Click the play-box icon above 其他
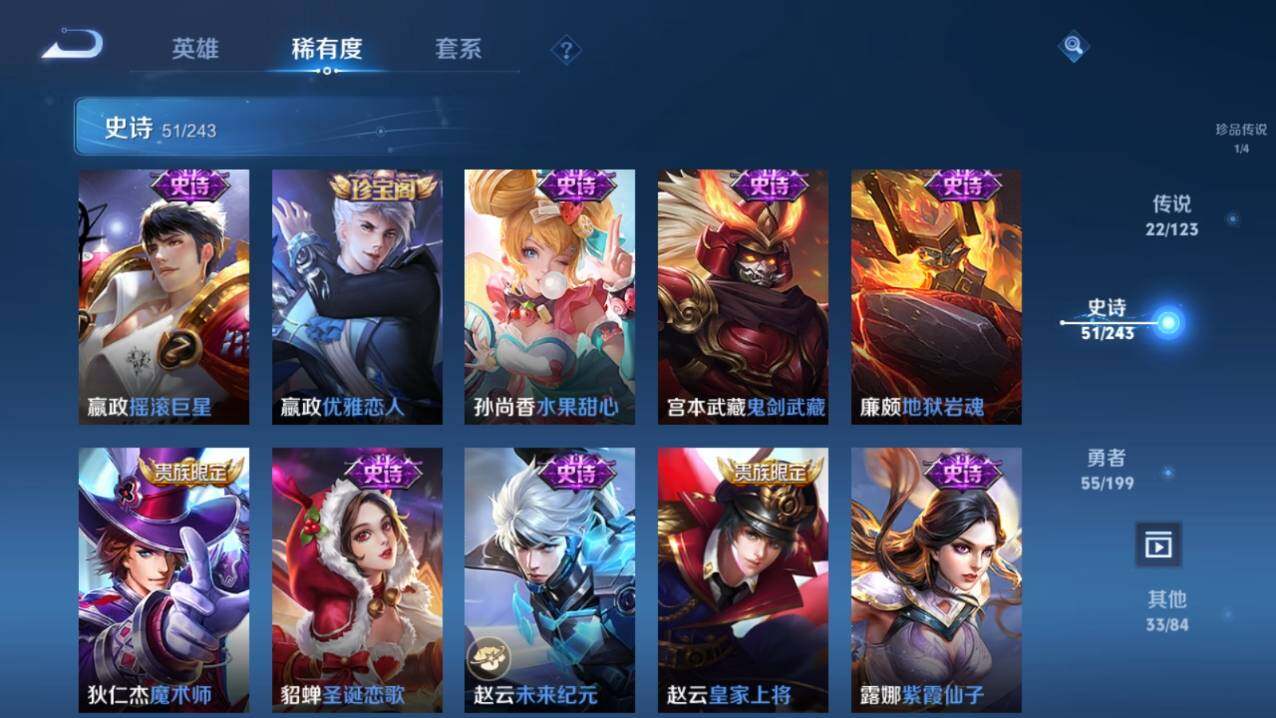 point(1158,545)
